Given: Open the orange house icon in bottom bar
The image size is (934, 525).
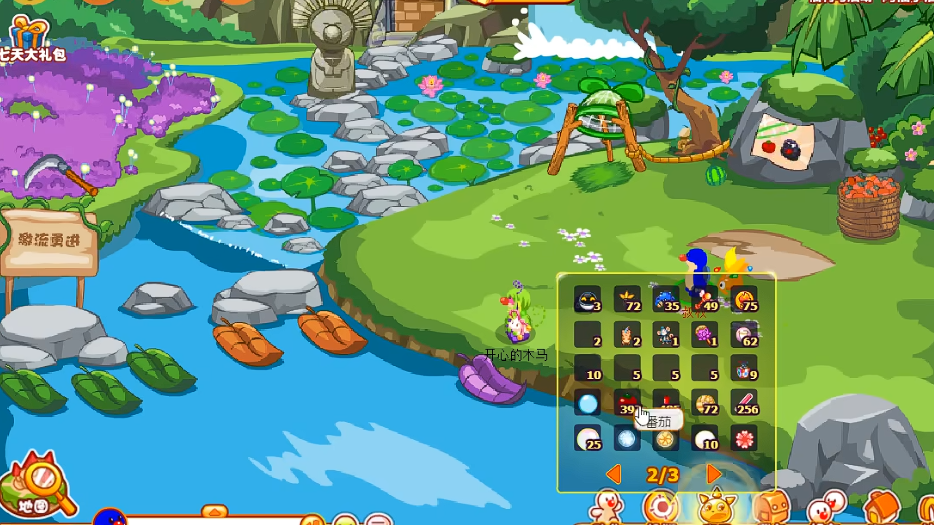Looking at the screenshot, I should pyautogui.click(x=880, y=506).
